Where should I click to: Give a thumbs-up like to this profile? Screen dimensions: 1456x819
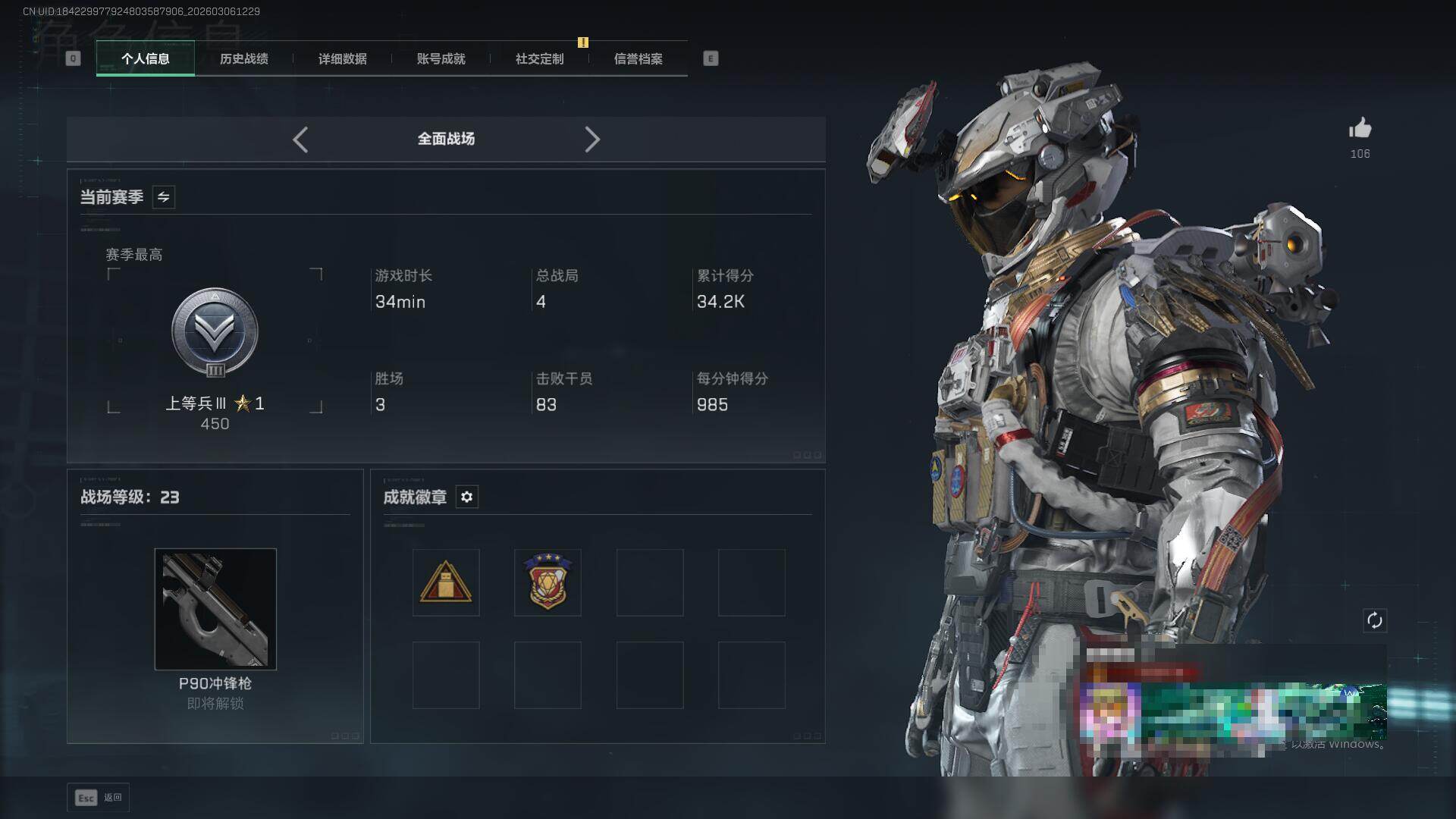coord(1360,129)
